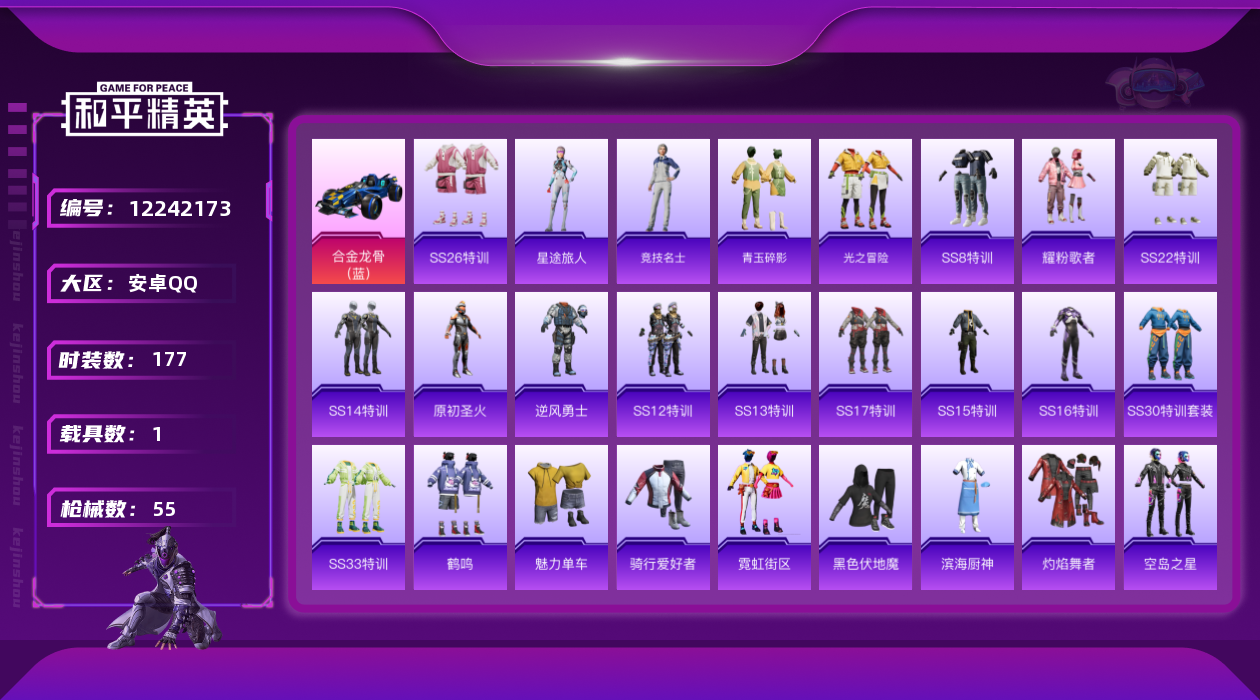The height and width of the screenshot is (700, 1260).
Task: Open the 黑色伏地魔 outfit card
Action: point(865,517)
